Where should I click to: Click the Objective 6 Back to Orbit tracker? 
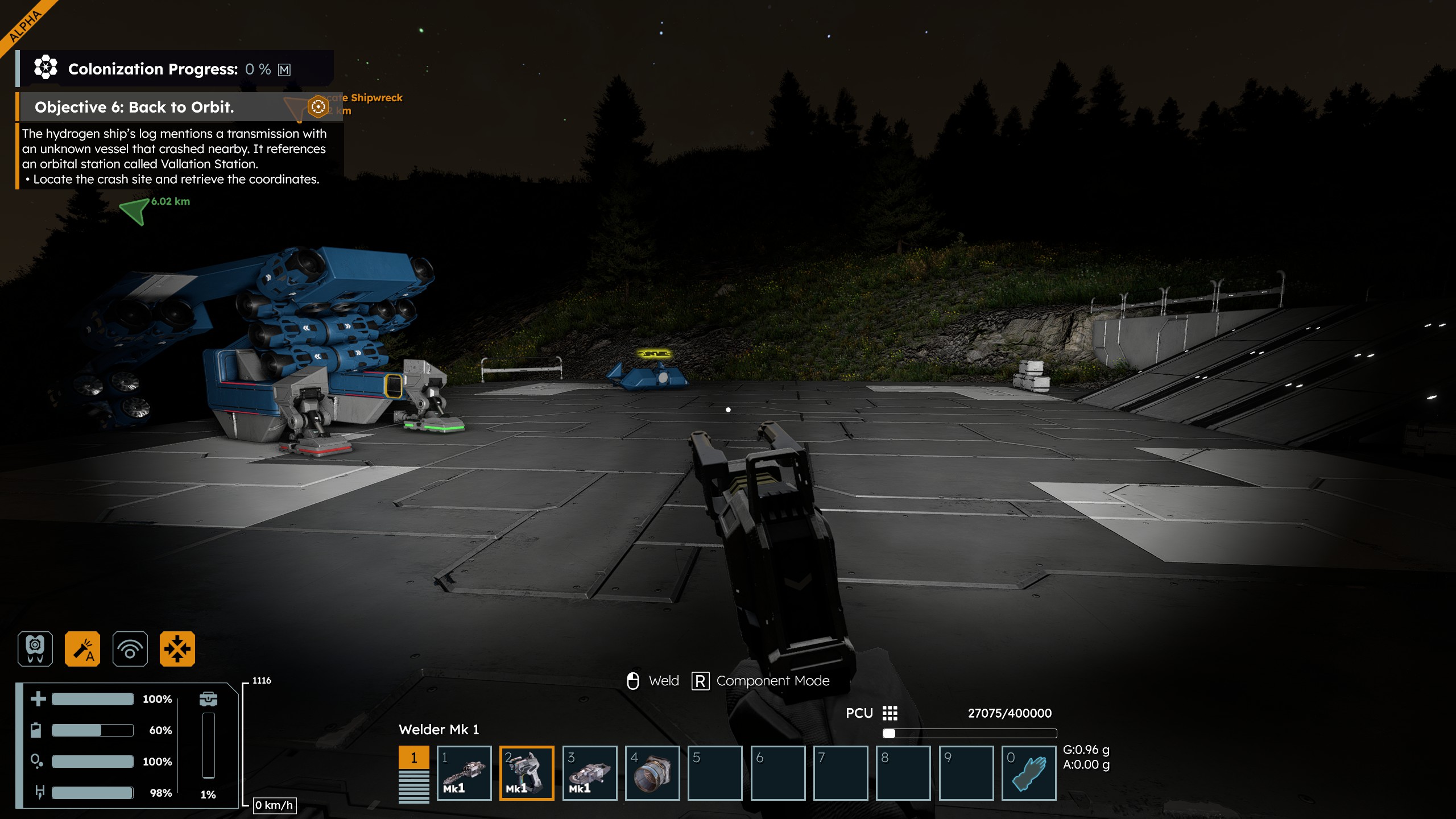point(134,107)
